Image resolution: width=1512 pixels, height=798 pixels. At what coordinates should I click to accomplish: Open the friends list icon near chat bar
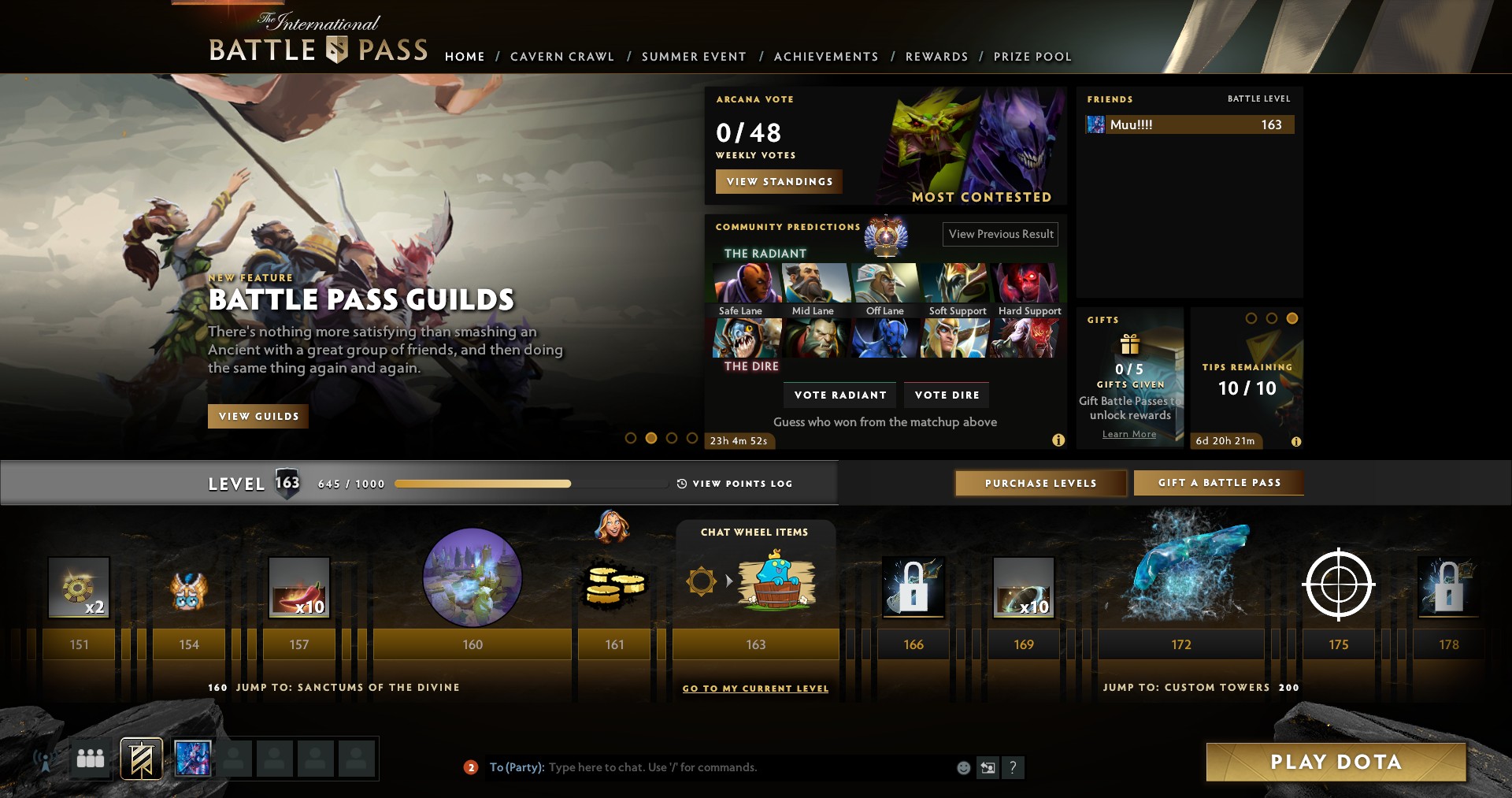[89, 758]
